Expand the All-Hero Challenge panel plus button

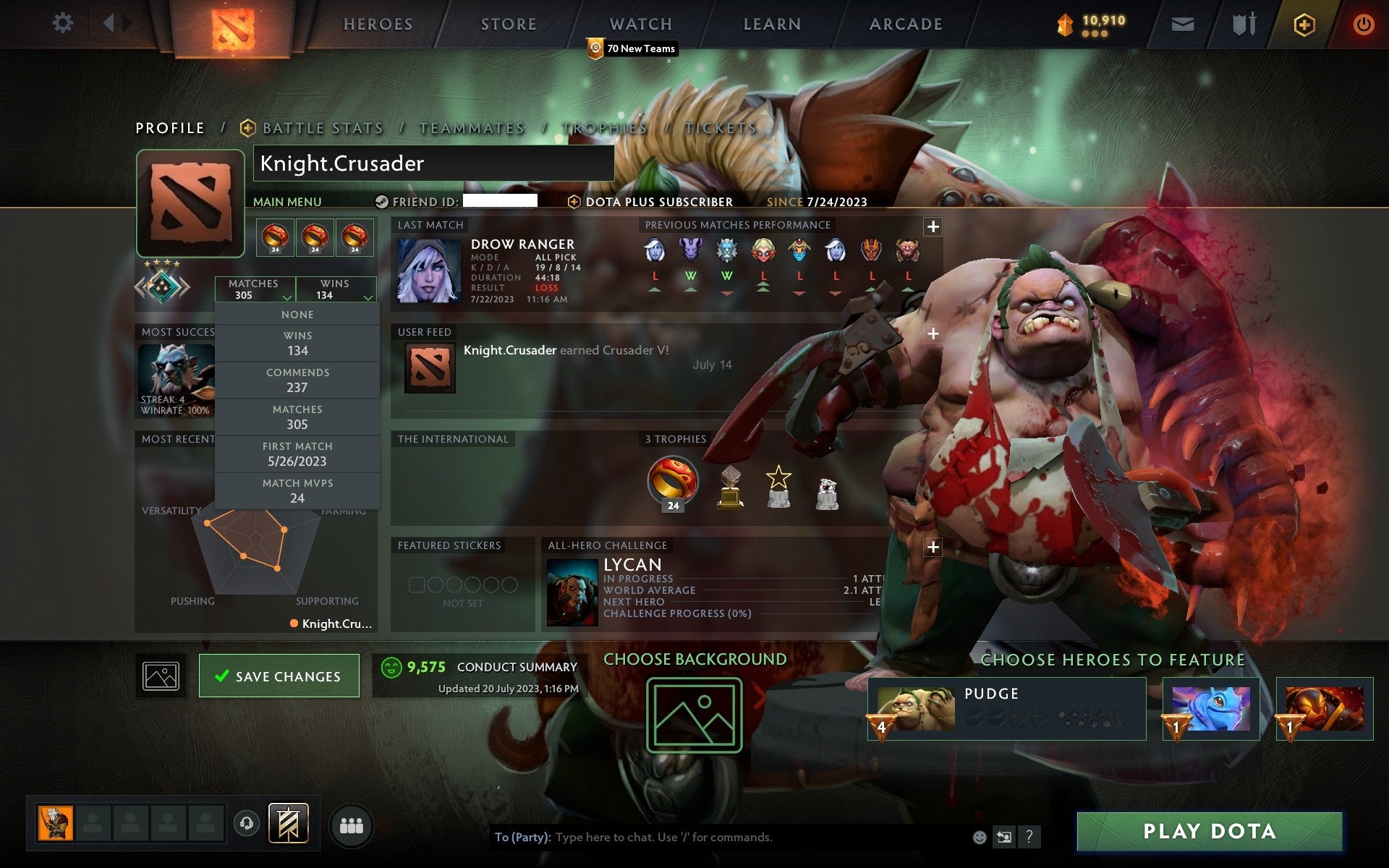[x=933, y=549]
